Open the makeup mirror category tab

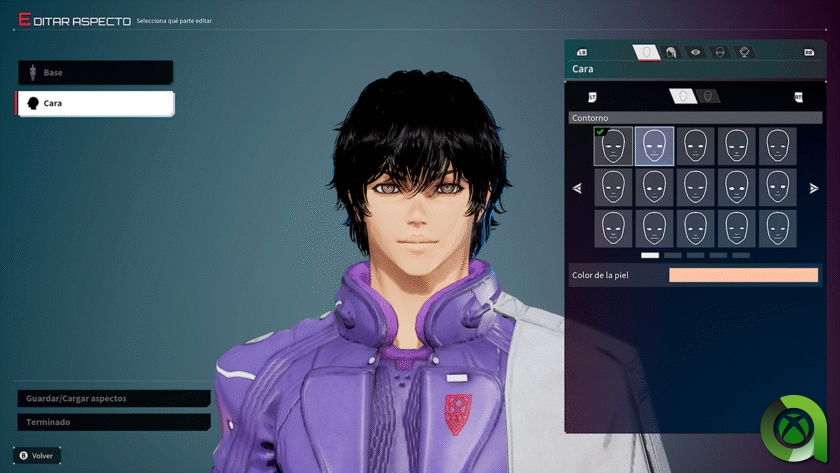tap(744, 52)
